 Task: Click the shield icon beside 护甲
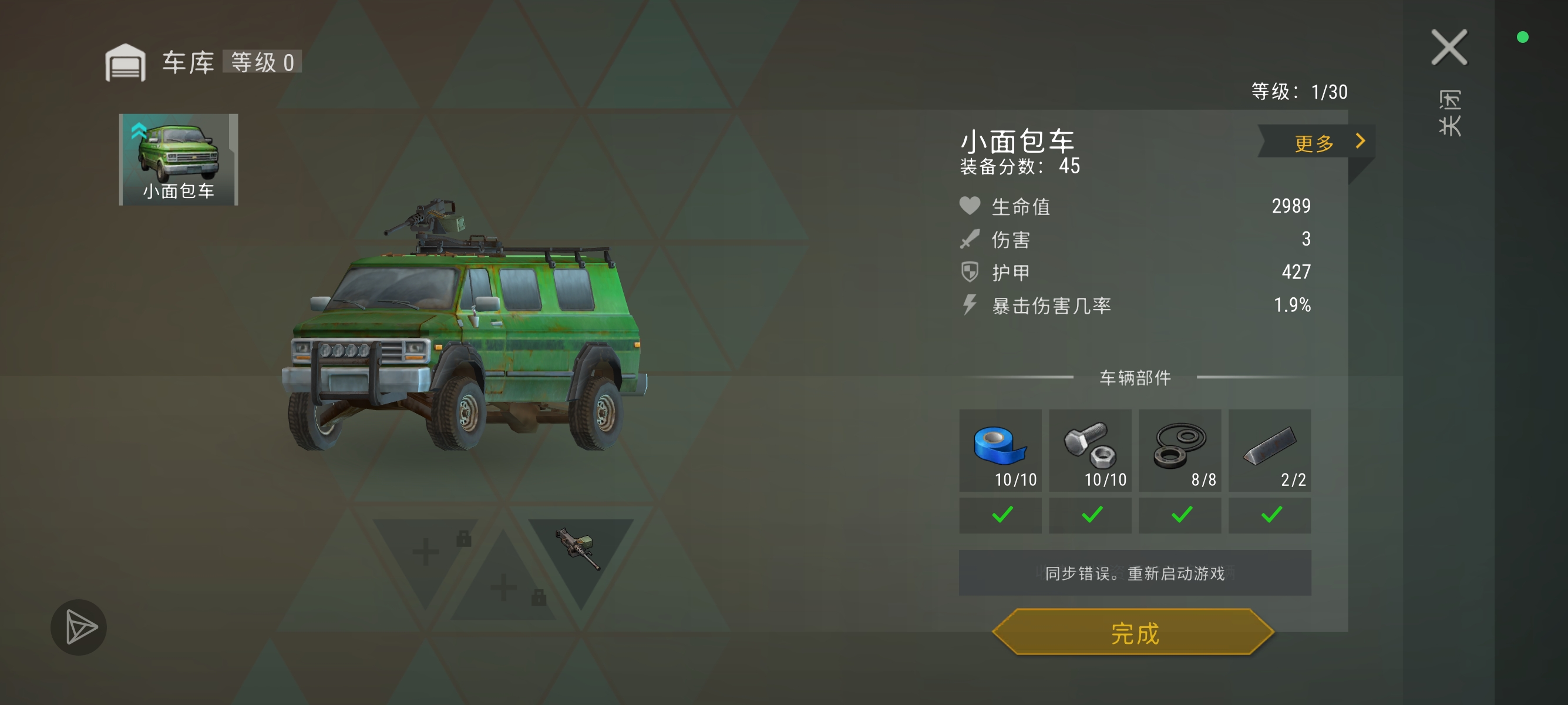(x=970, y=273)
